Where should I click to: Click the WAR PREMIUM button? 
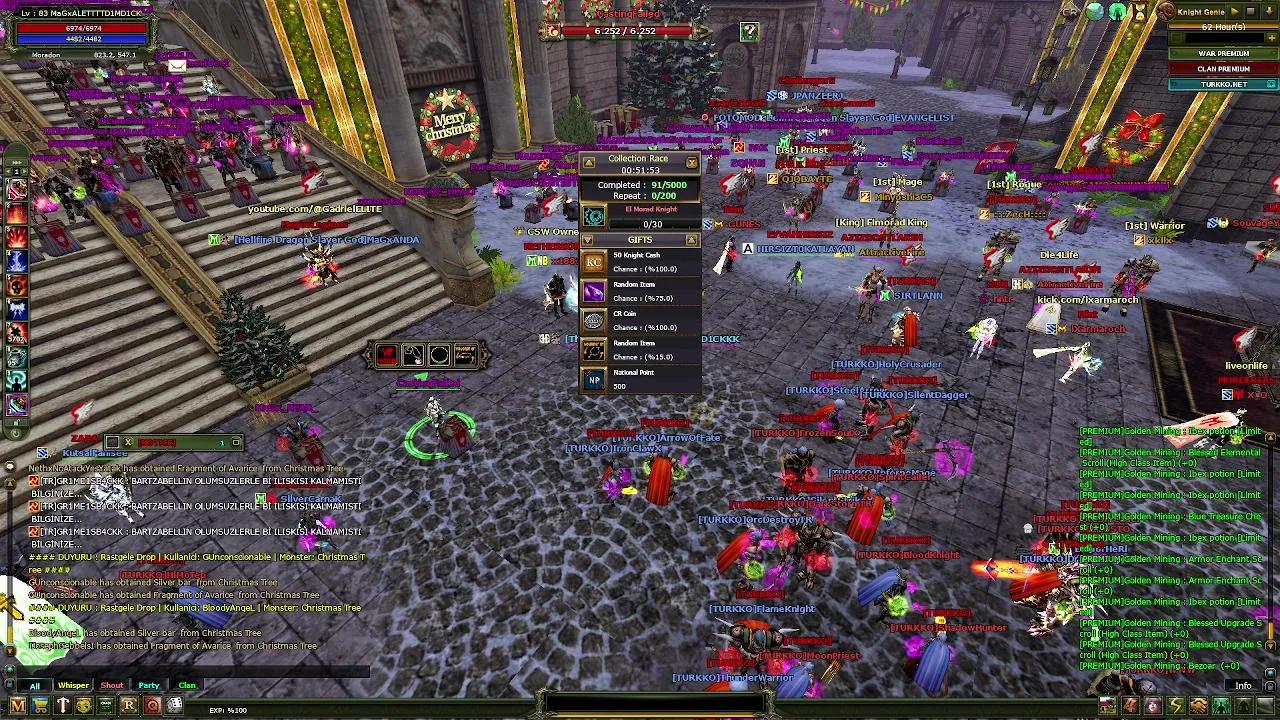(x=1222, y=53)
